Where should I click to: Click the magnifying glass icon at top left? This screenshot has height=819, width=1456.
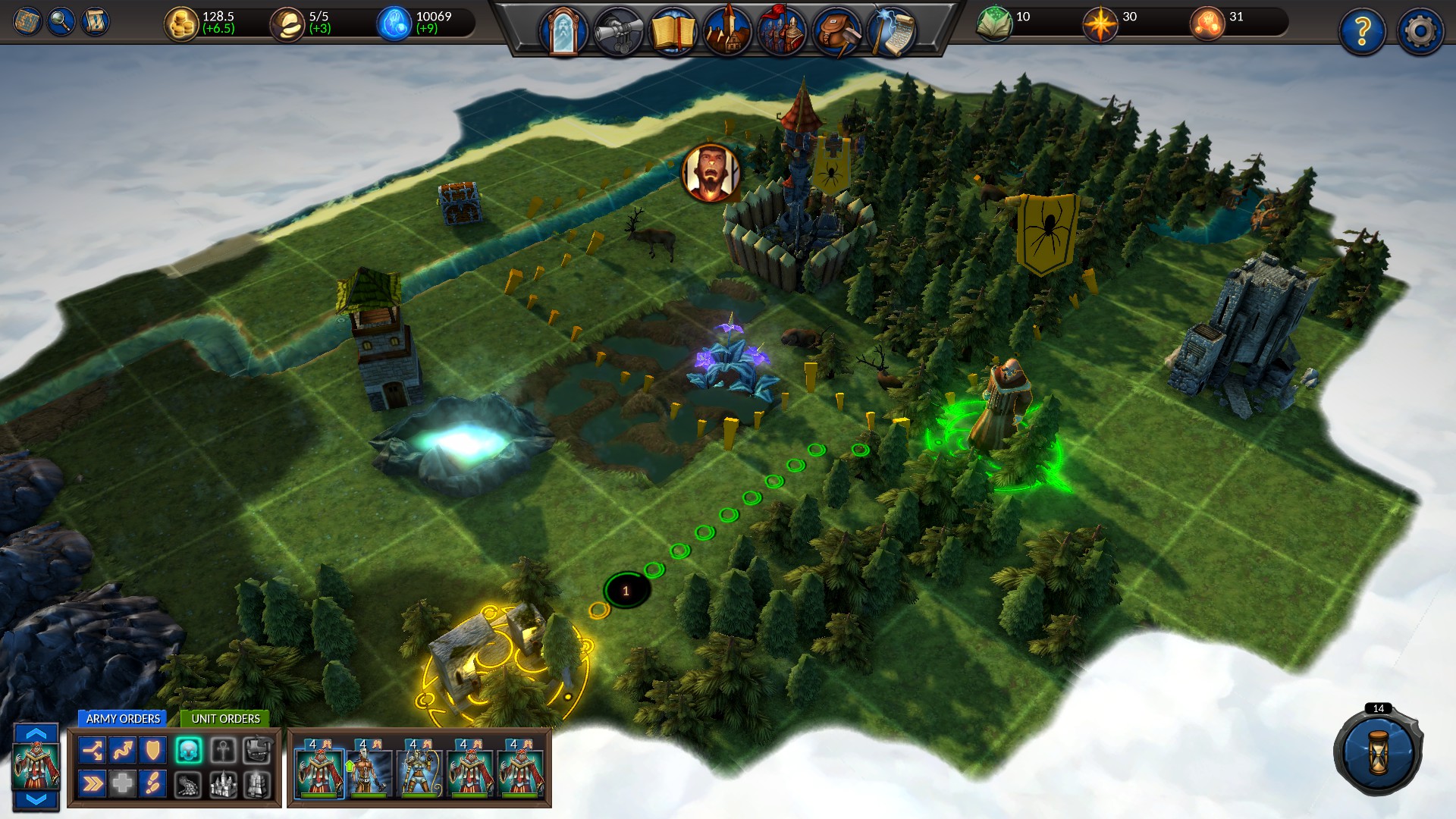pos(61,22)
